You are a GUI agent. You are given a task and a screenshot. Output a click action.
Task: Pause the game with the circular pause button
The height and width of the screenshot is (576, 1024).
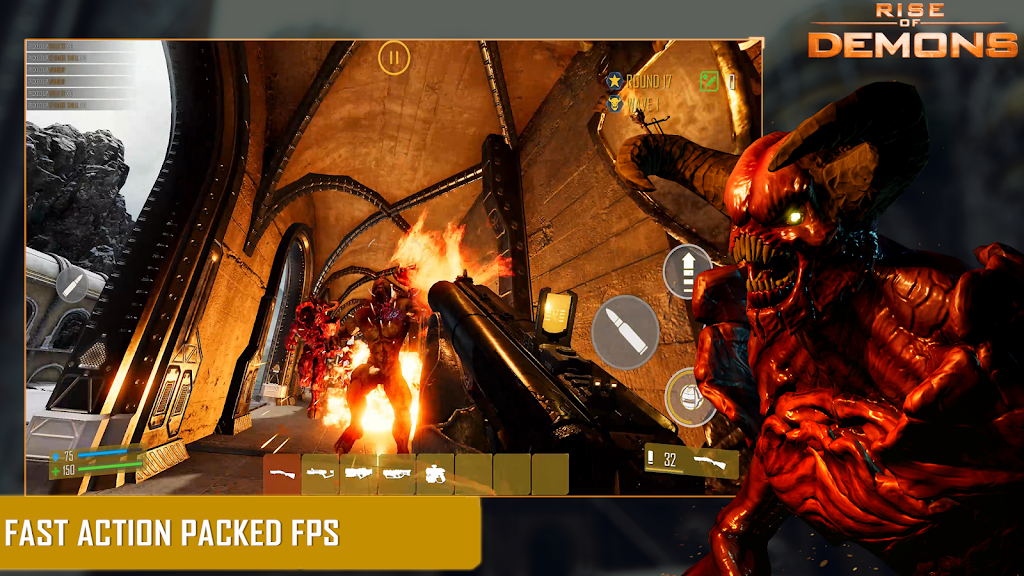point(394,57)
